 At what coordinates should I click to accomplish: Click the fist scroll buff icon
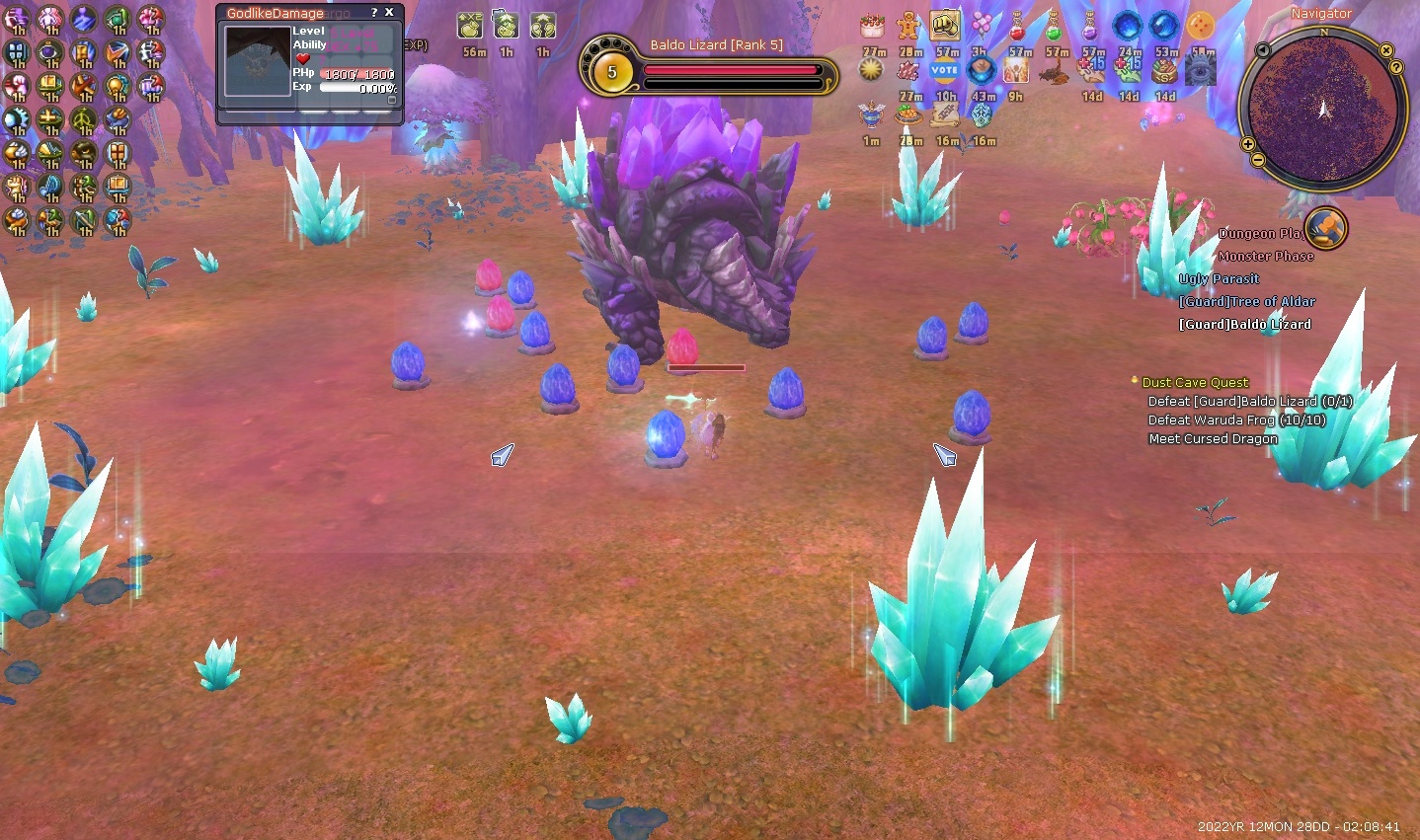(945, 27)
